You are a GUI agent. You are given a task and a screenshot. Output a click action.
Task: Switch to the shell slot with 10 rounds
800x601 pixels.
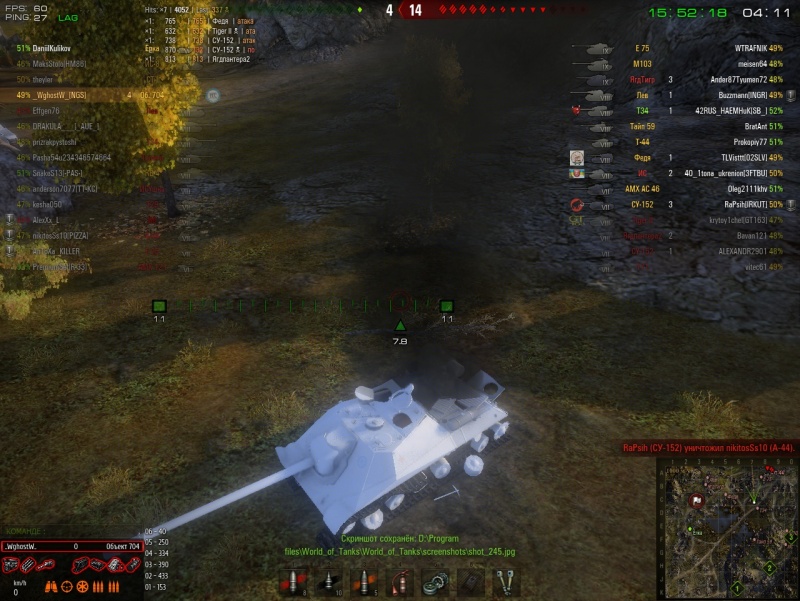coord(330,581)
